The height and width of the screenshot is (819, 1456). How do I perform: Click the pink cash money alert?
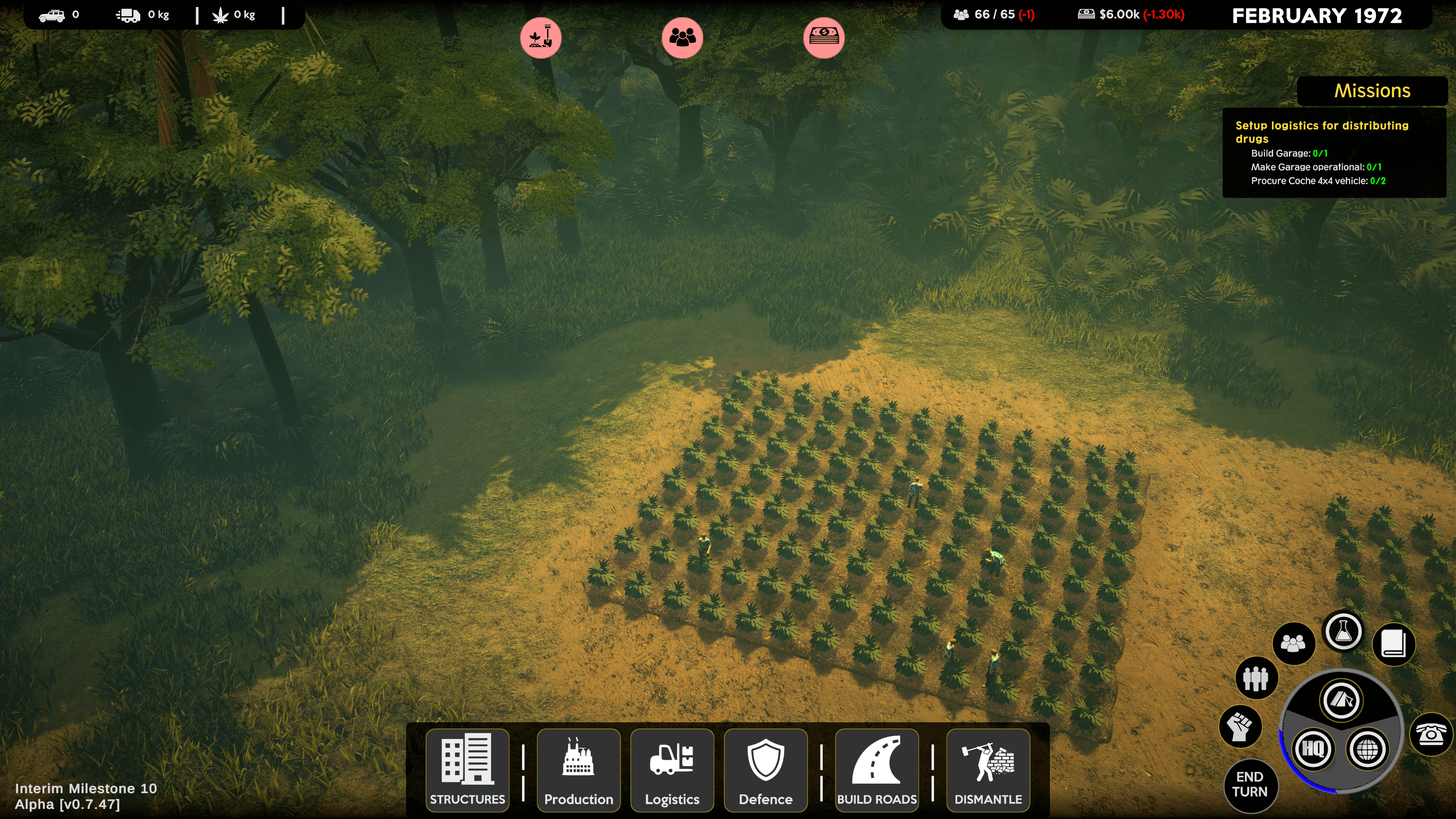click(824, 38)
